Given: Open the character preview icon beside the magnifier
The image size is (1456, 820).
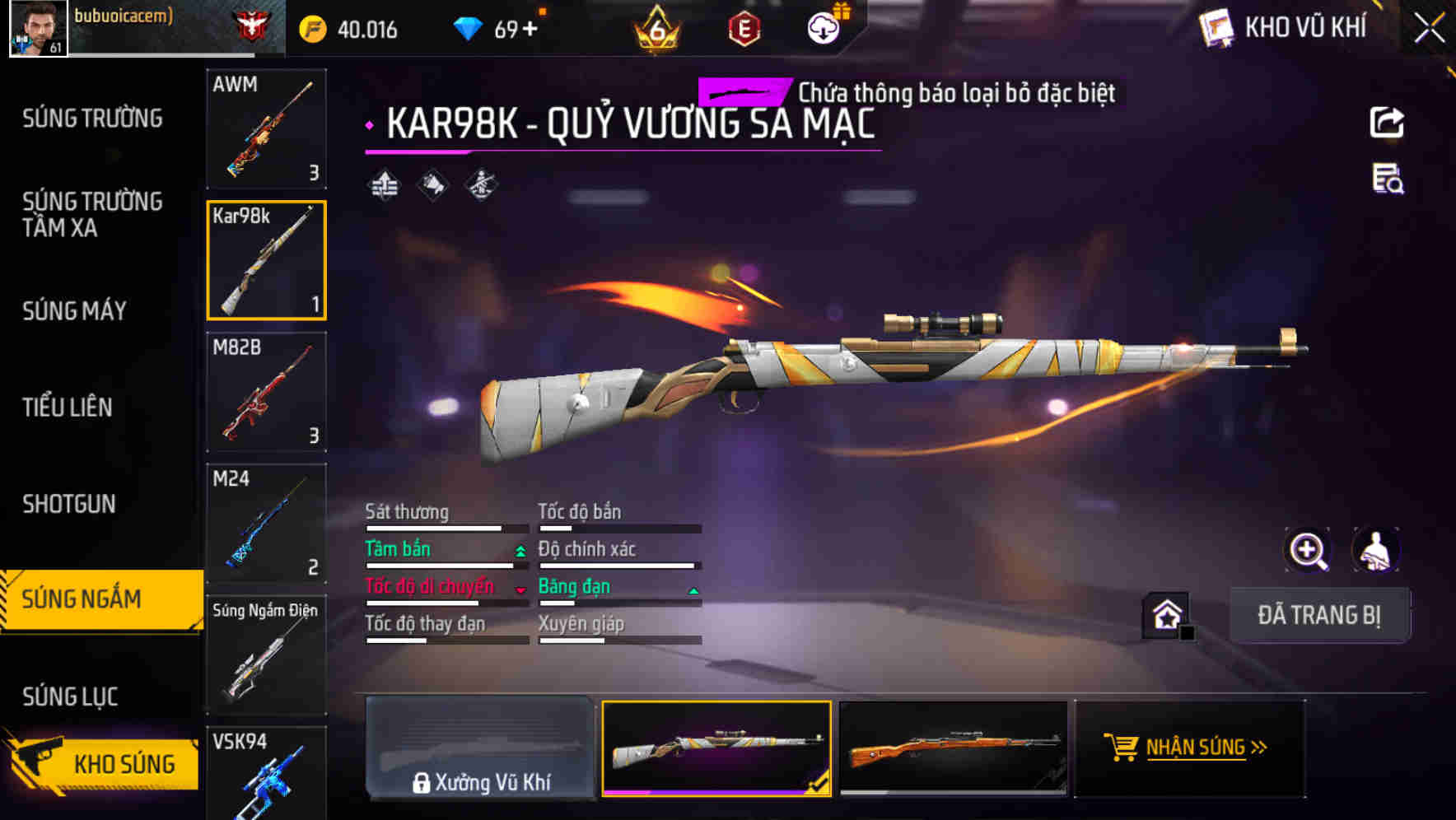Looking at the screenshot, I should pyautogui.click(x=1377, y=550).
